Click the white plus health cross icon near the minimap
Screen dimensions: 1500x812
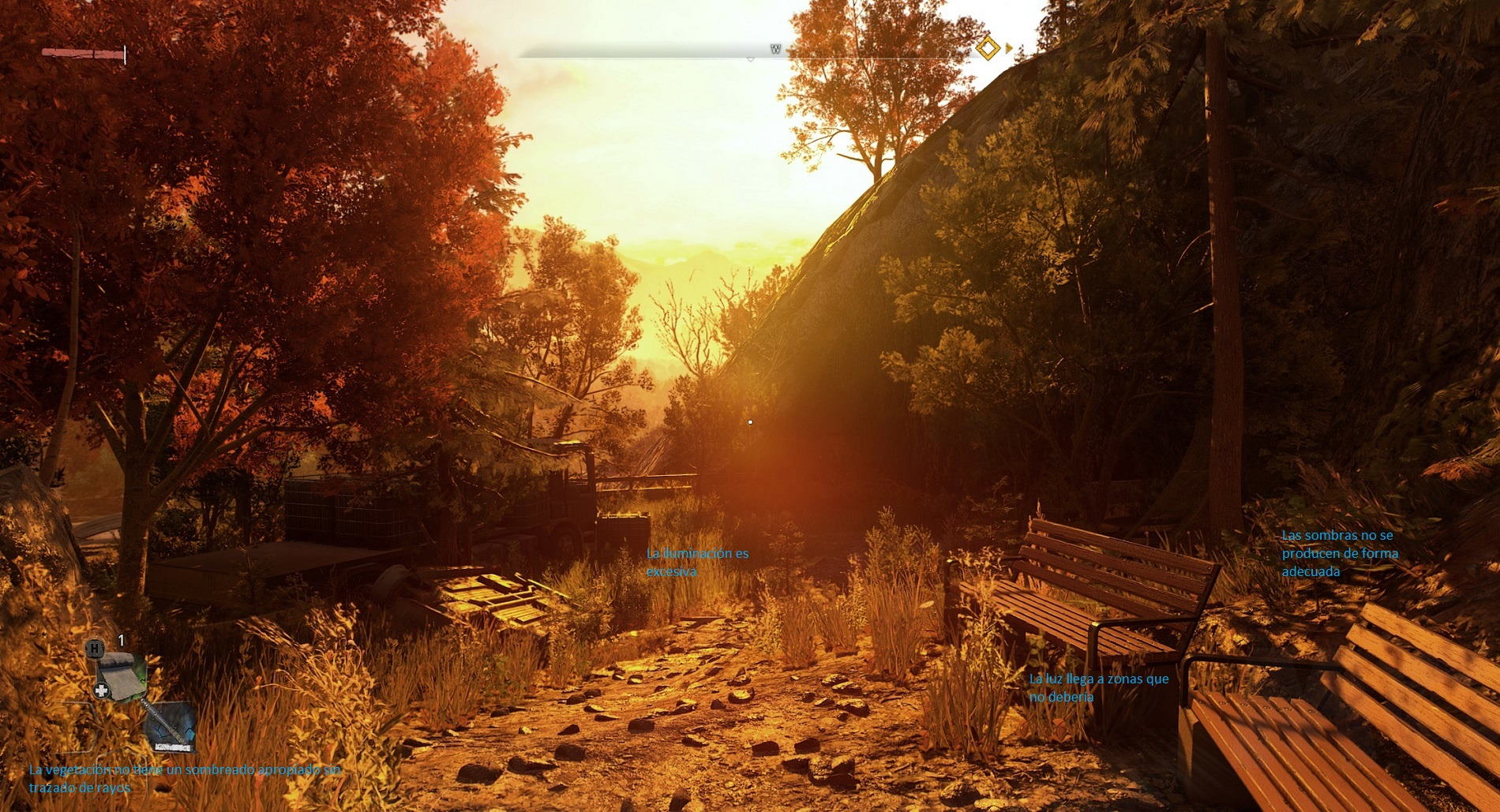[101, 689]
